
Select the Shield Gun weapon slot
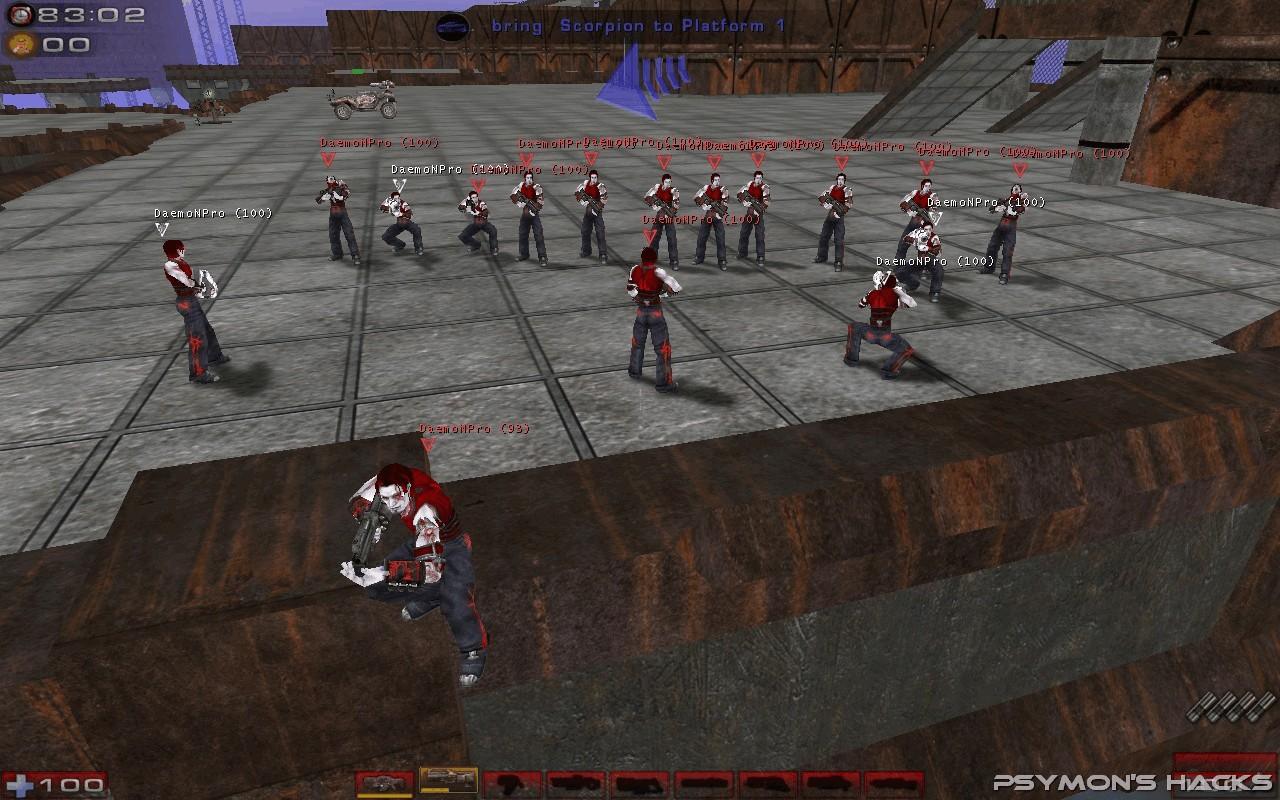coord(384,783)
